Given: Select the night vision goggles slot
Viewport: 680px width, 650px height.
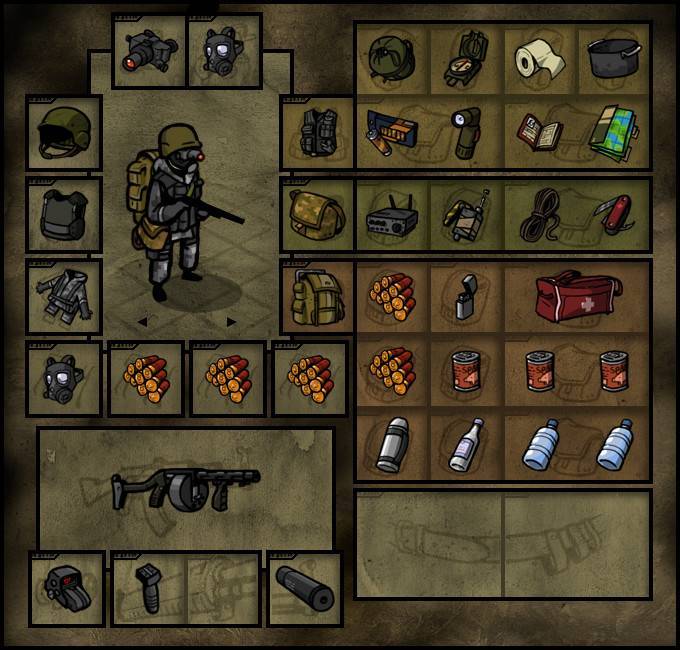Looking at the screenshot, I should (x=149, y=52).
